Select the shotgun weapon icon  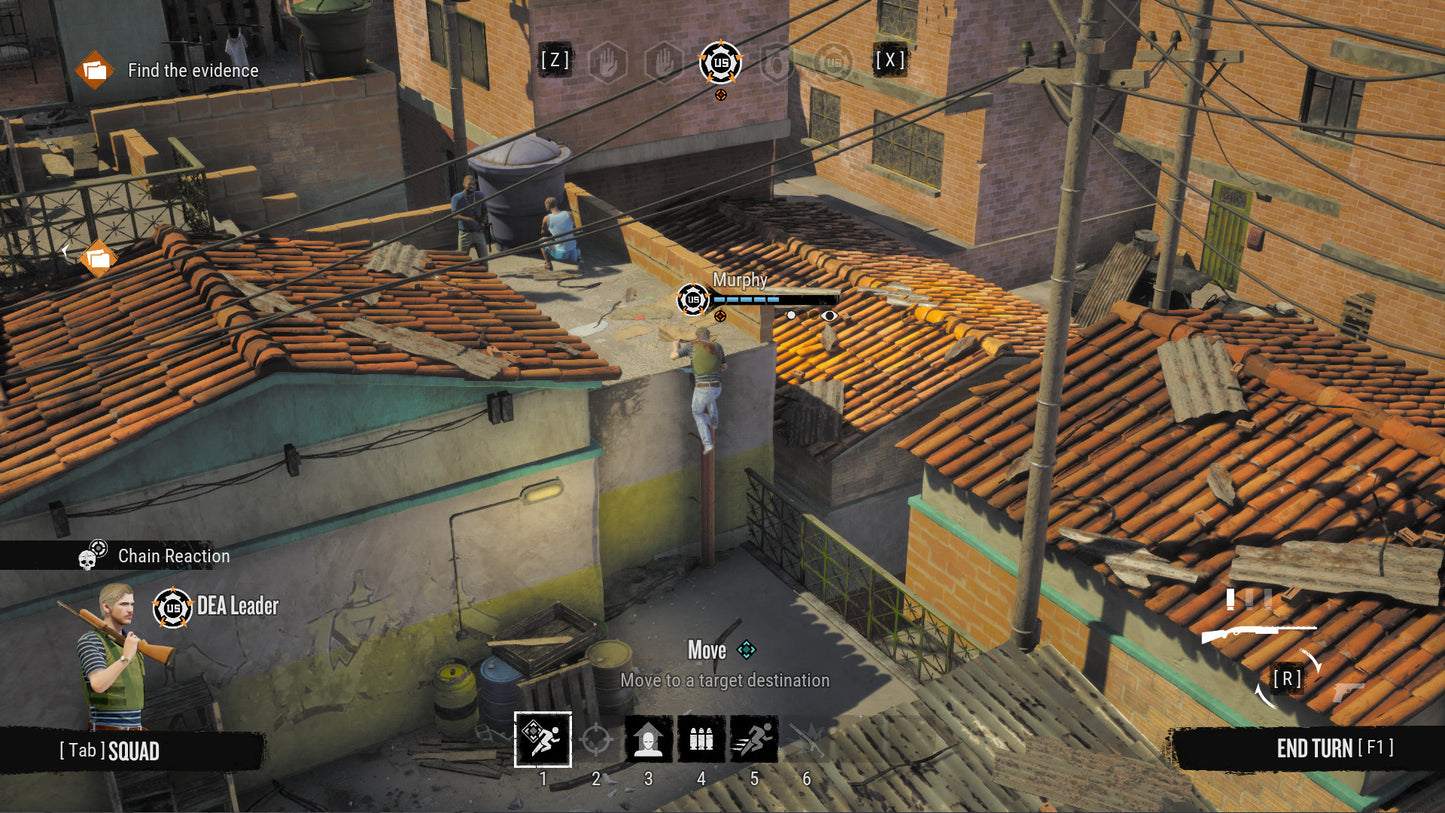tap(1258, 633)
